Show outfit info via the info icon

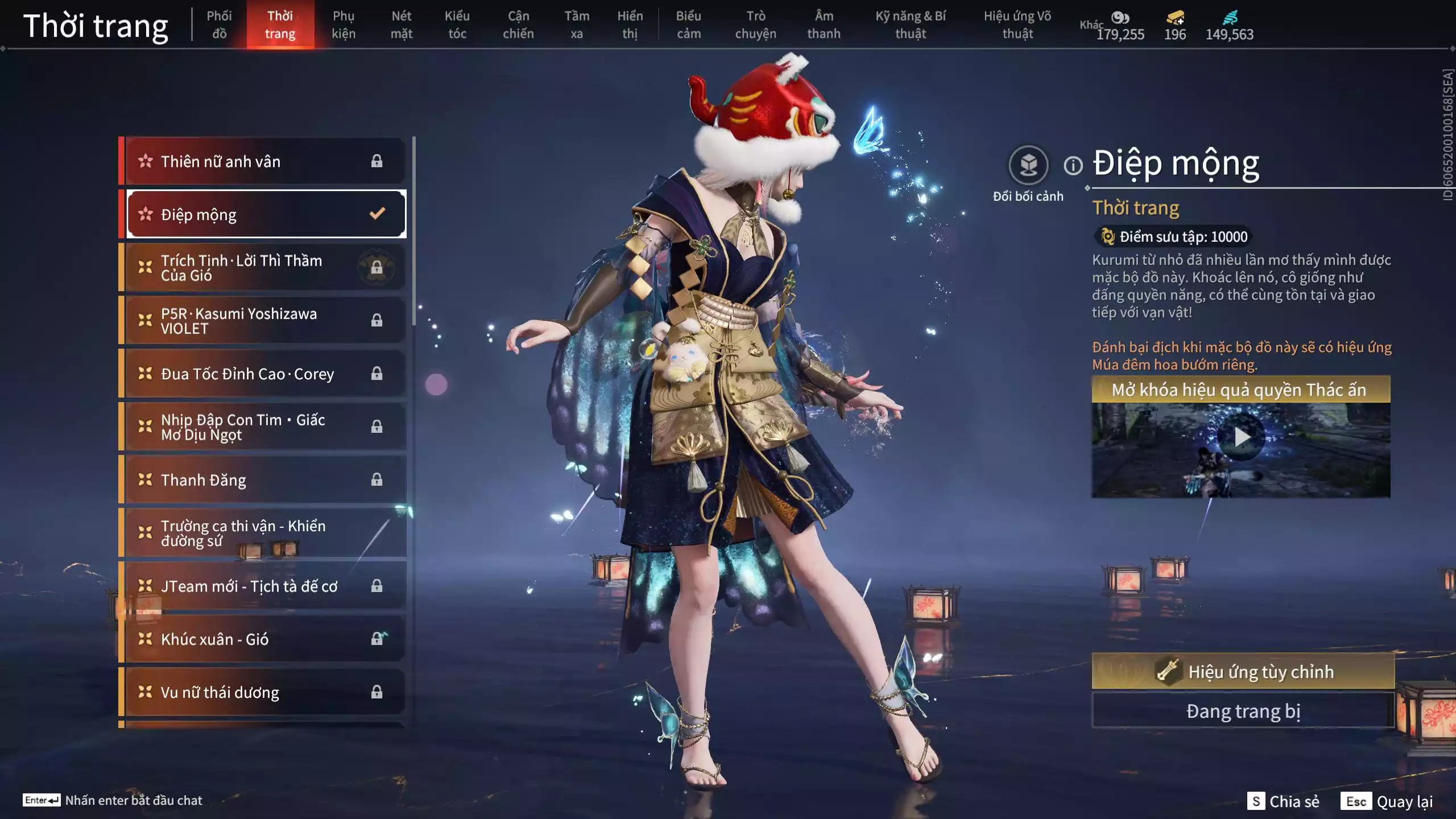pos(1073,166)
